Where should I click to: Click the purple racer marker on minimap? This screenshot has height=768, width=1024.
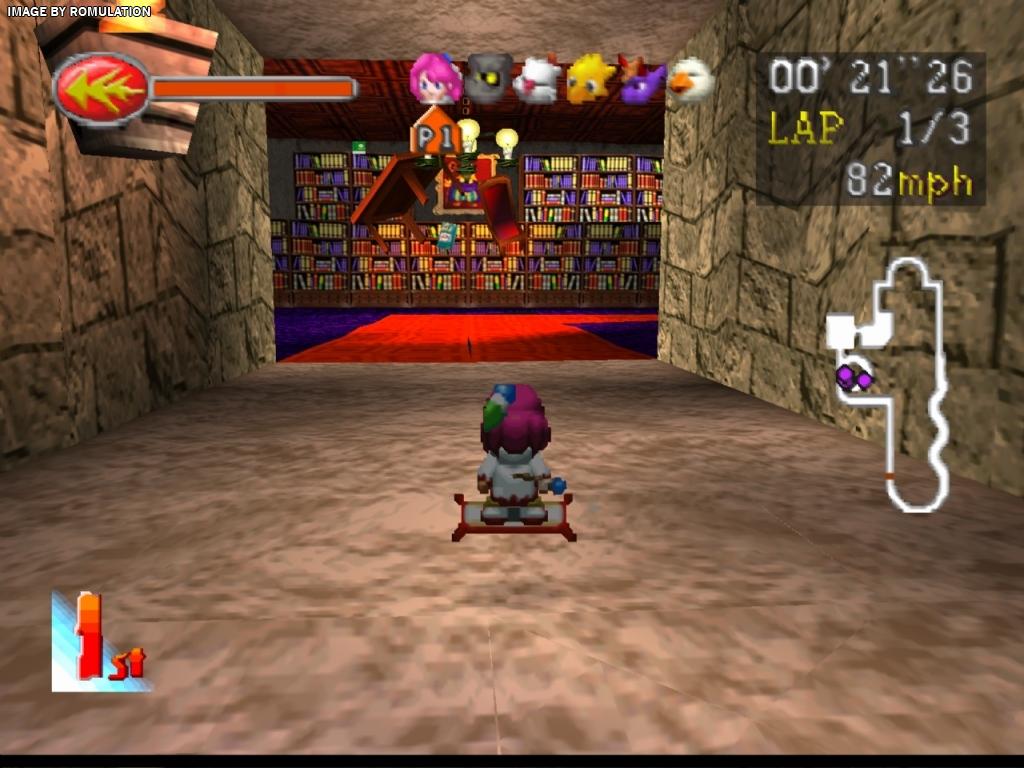click(853, 377)
